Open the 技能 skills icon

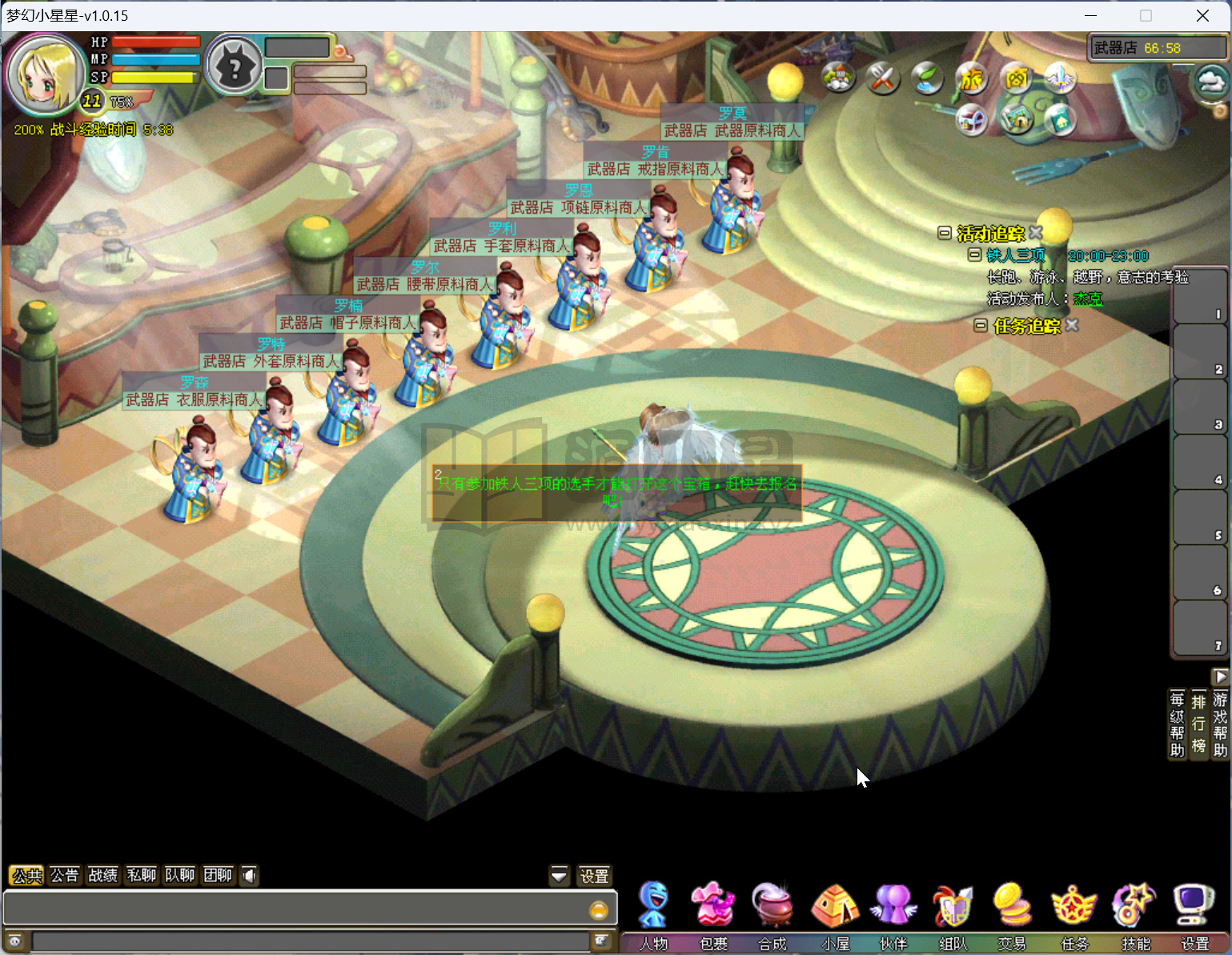point(1133,904)
